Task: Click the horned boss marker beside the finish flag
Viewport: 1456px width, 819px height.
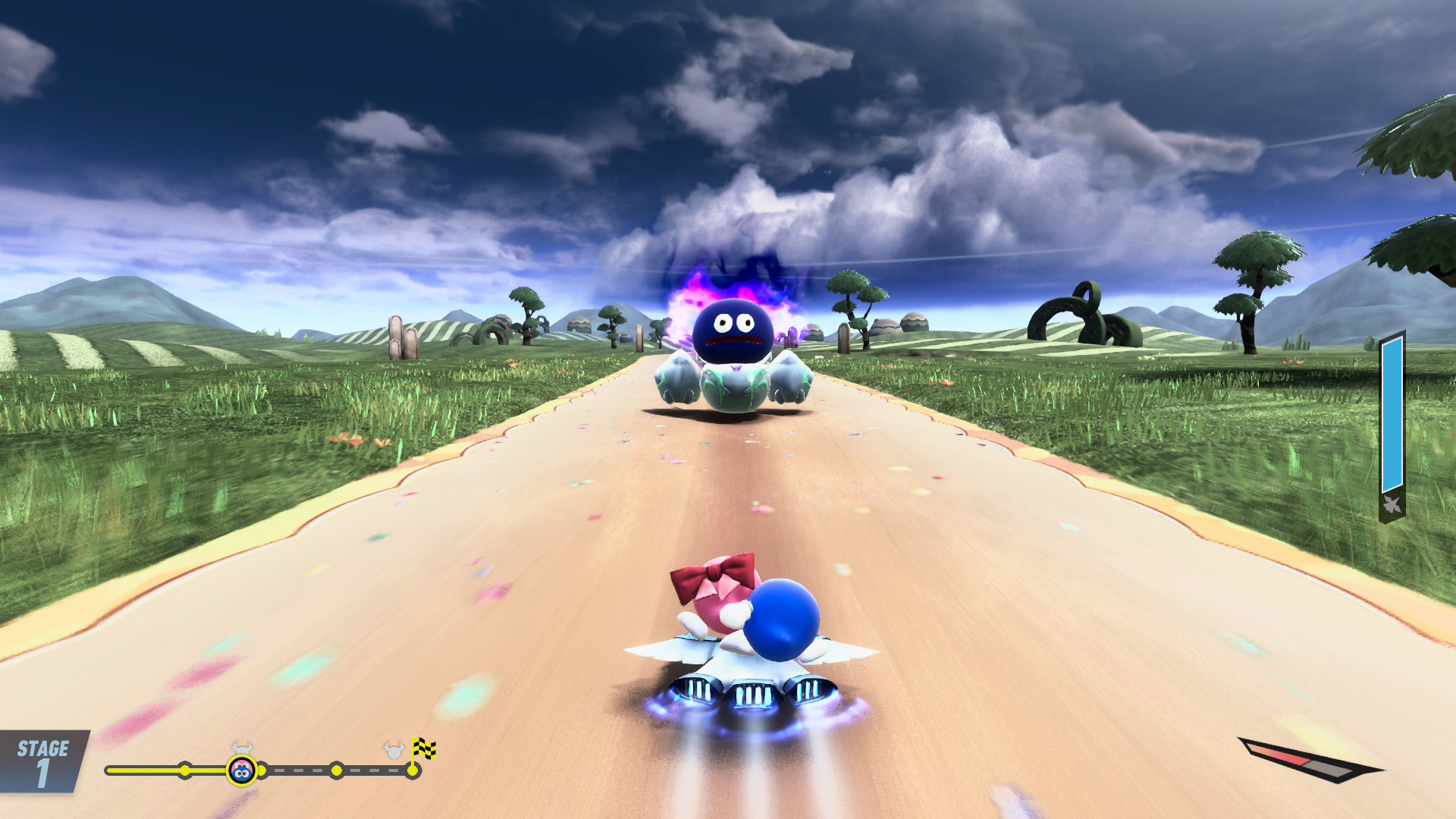Action: click(x=394, y=751)
